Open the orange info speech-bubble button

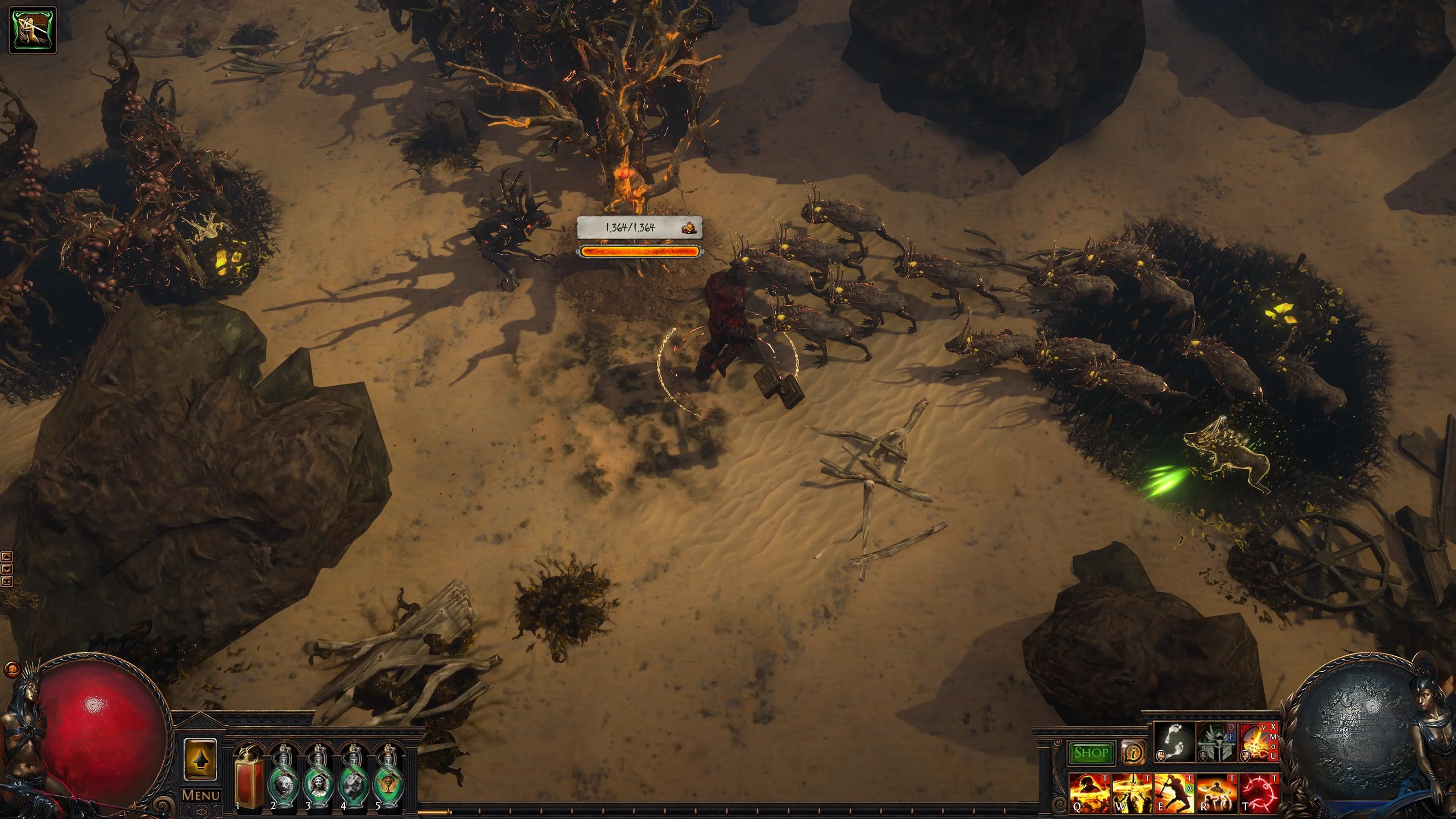click(x=1134, y=753)
